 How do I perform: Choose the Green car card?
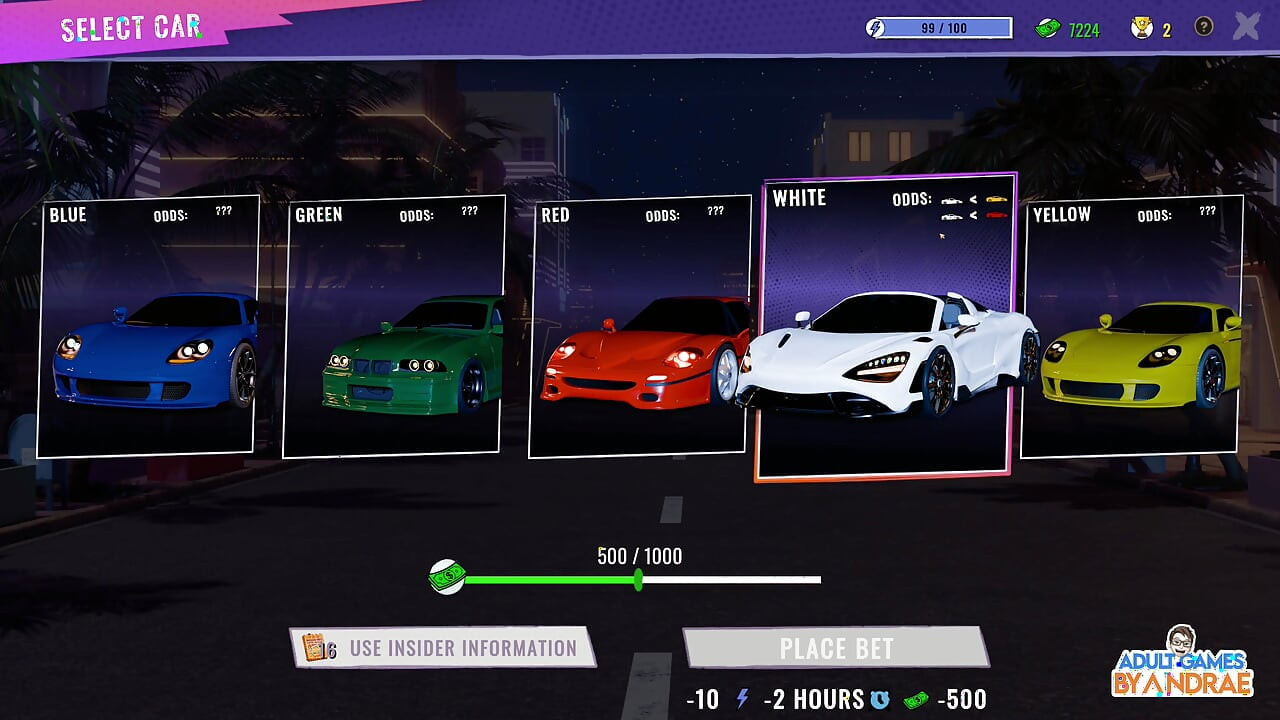[393, 327]
